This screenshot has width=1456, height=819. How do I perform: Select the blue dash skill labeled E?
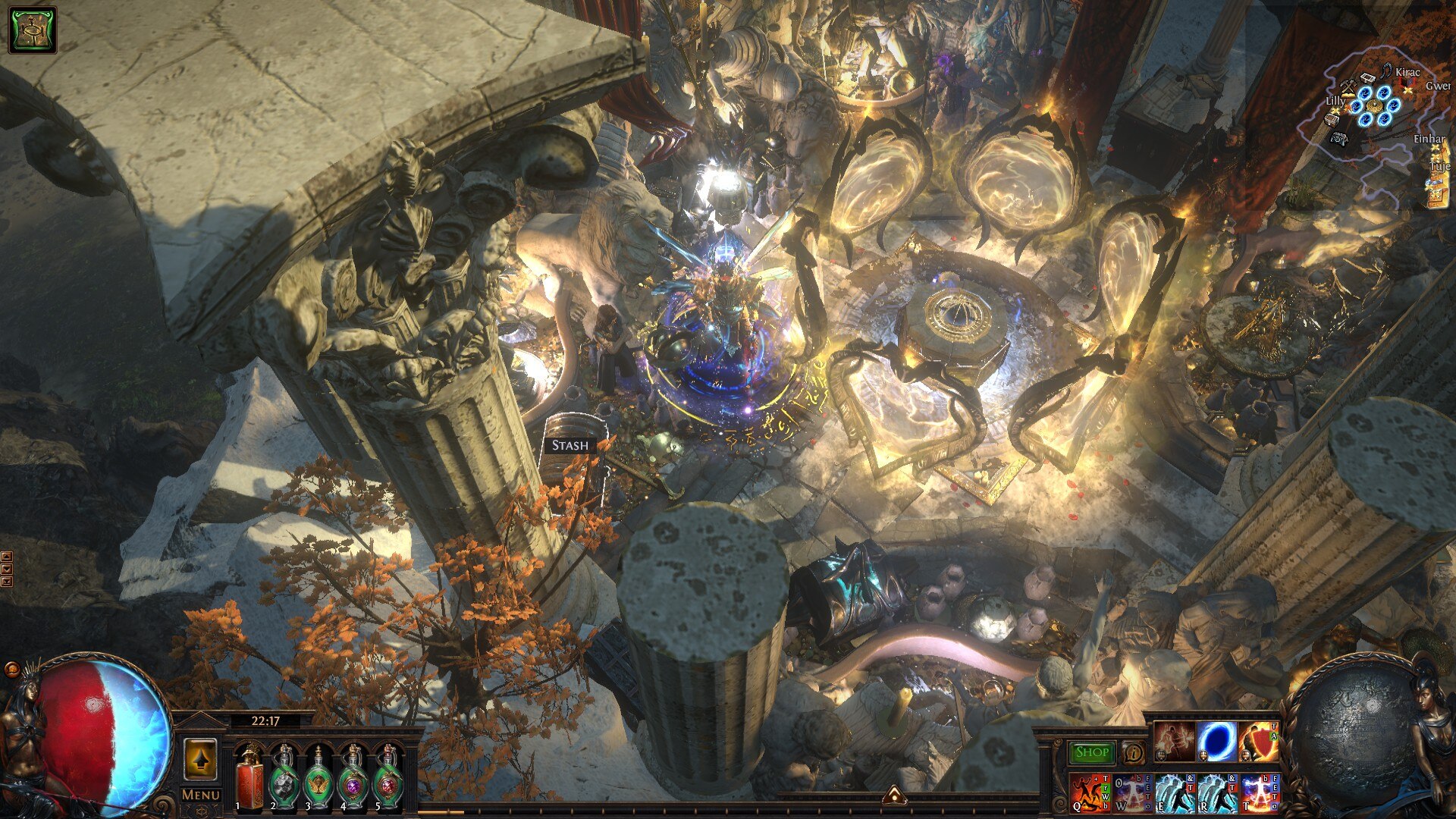pyautogui.click(x=1175, y=792)
